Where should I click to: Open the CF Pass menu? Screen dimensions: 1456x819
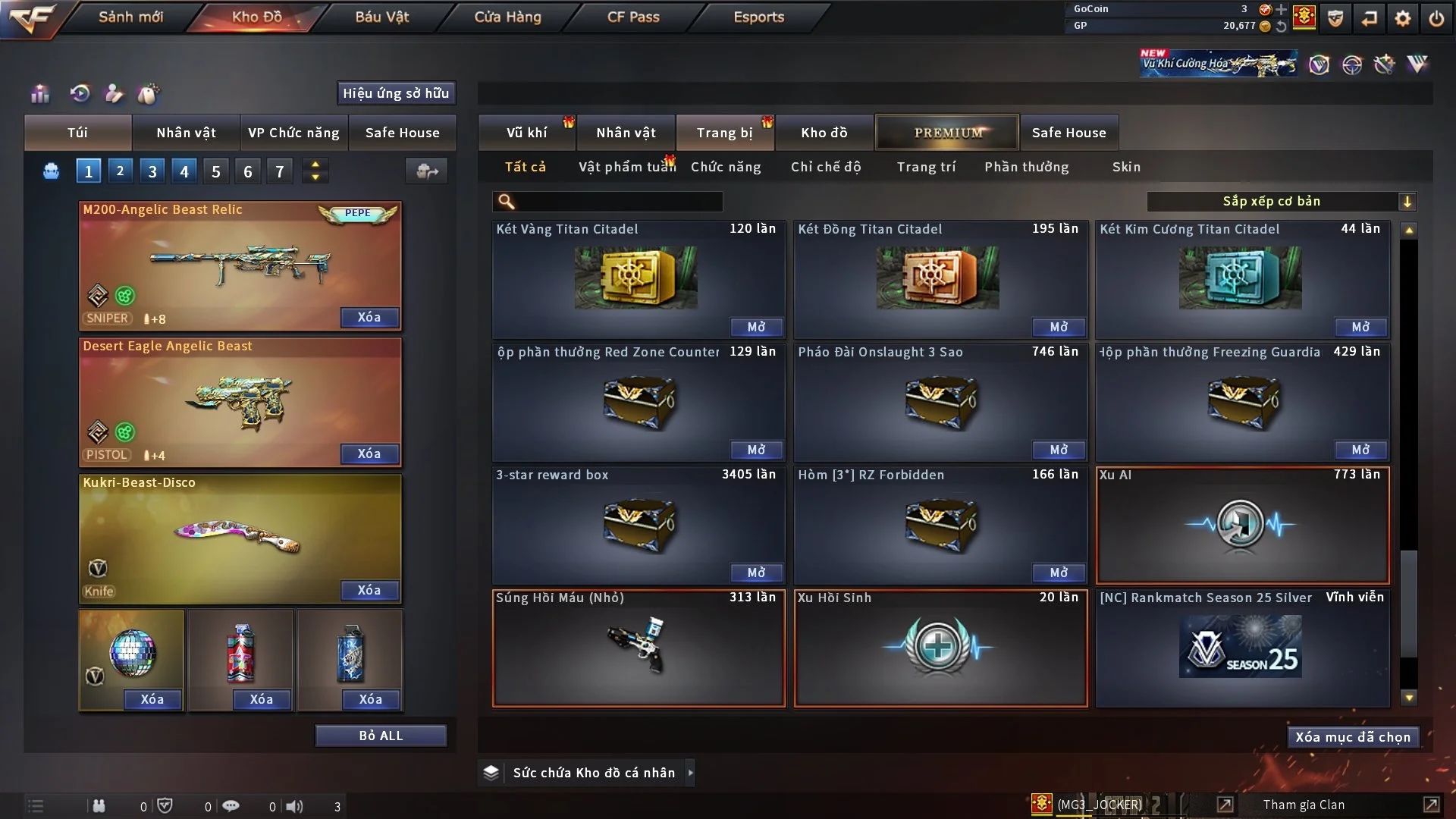coord(633,17)
